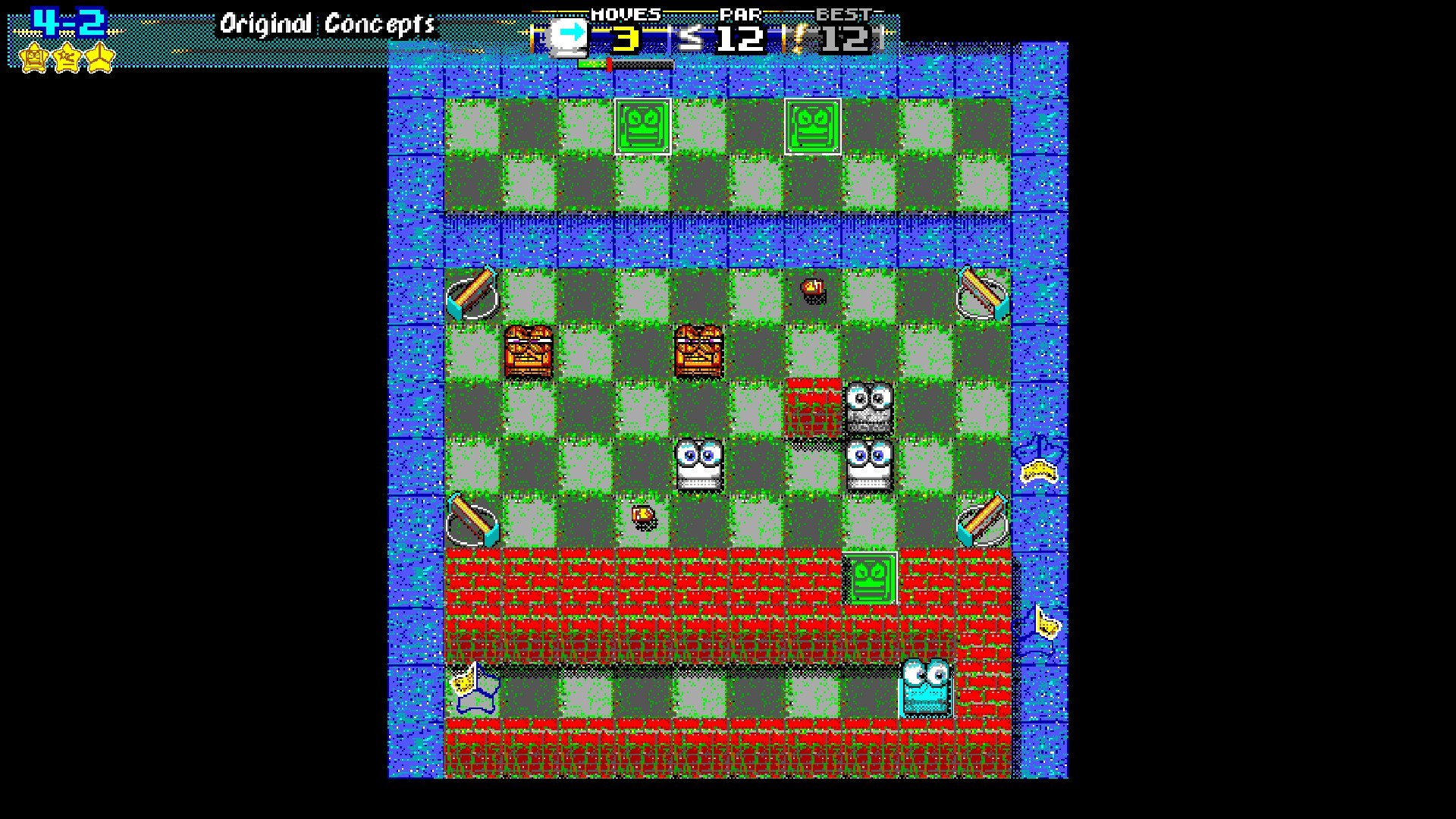Click the right green face goal tile
This screenshot has height=819, width=1456.
814,127
